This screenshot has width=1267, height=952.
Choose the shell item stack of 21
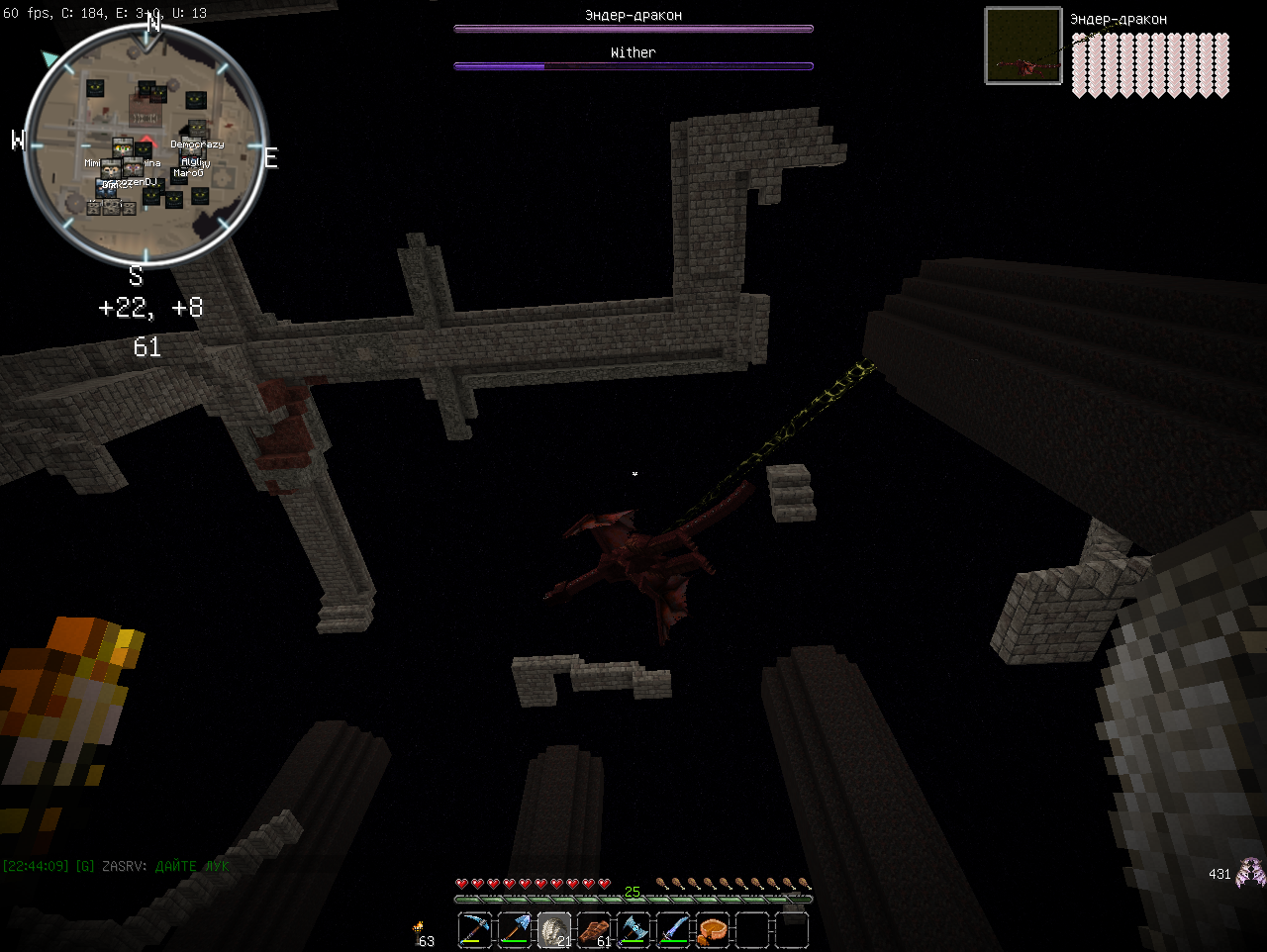point(554,930)
